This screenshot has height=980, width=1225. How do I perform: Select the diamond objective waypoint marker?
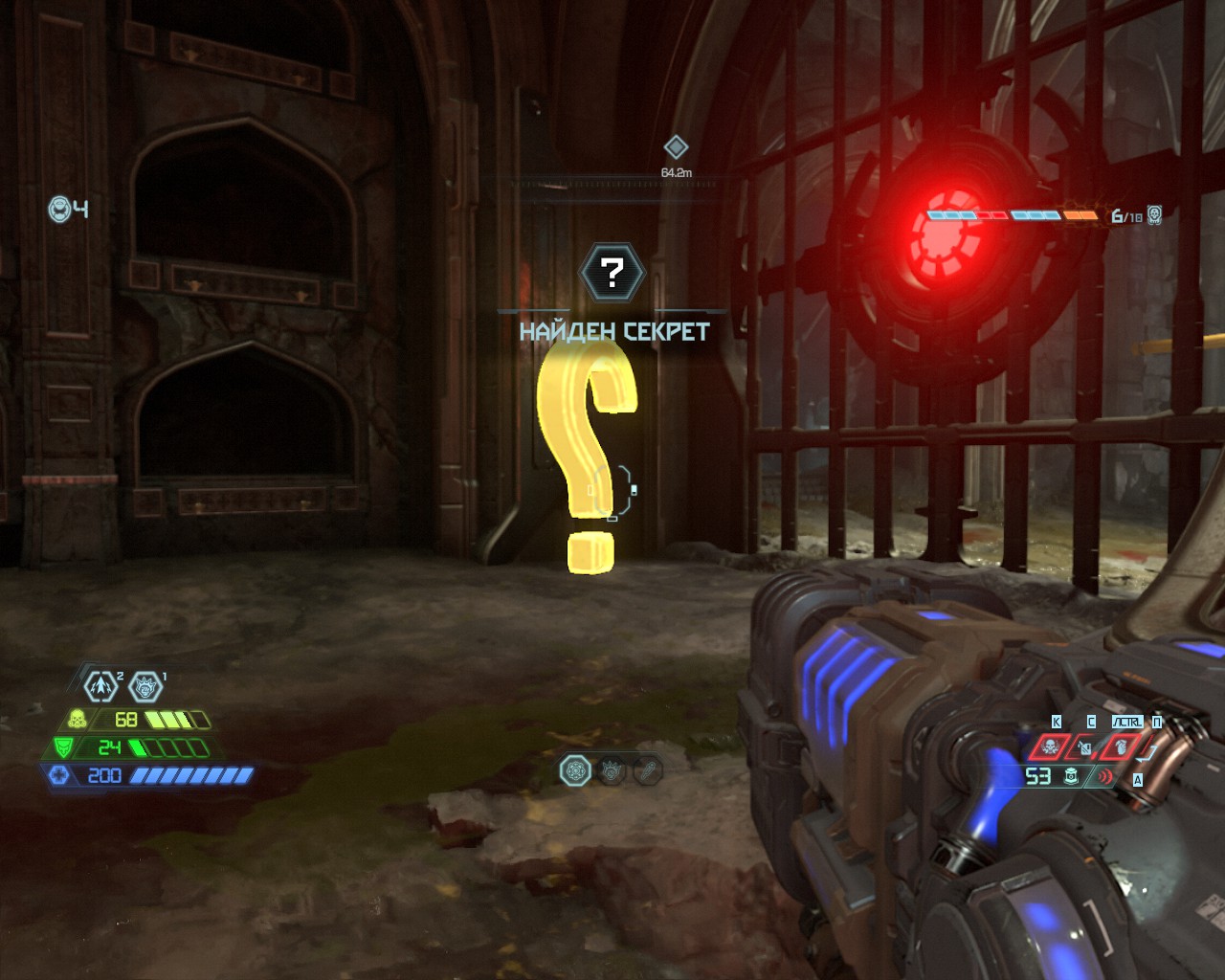676,147
